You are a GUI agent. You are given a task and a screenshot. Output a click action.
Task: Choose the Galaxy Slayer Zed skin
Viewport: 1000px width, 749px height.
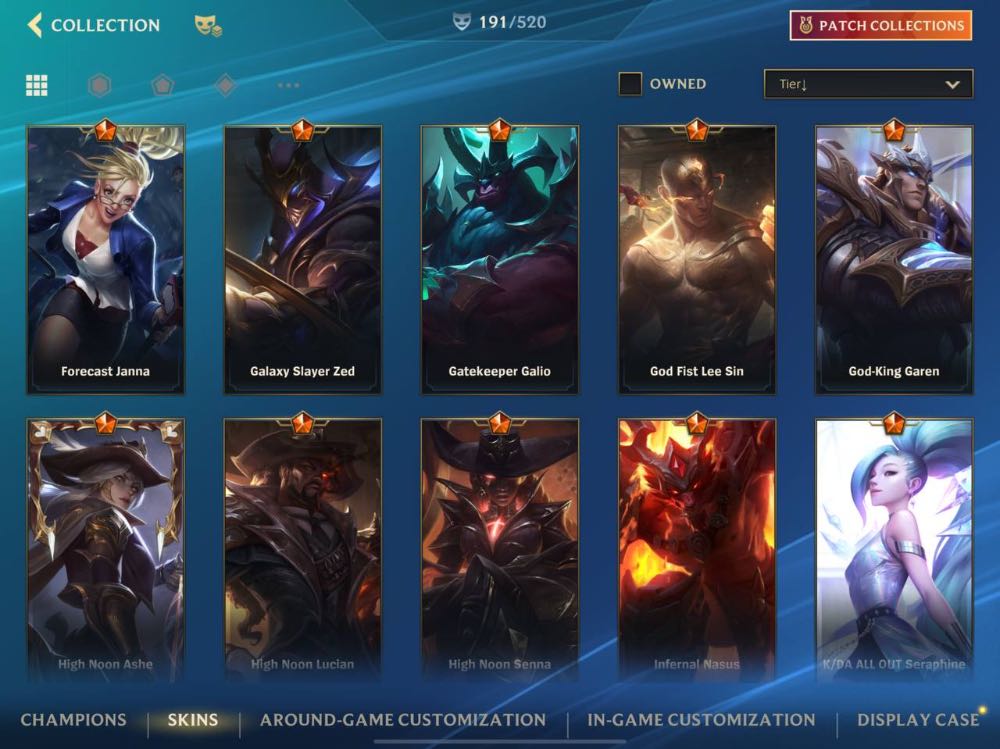click(x=302, y=260)
